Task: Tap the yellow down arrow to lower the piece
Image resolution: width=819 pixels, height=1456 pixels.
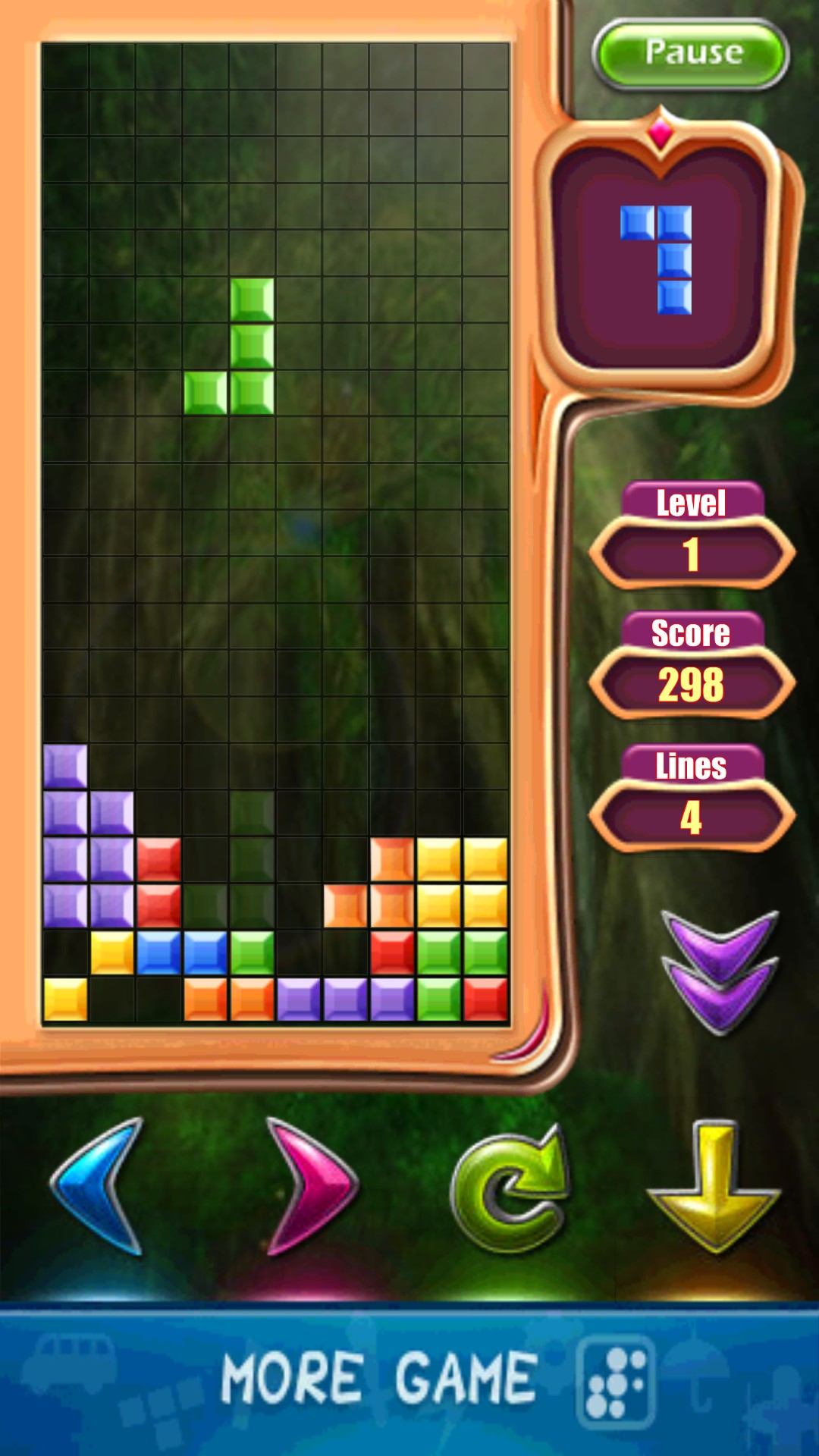Action: coord(714,1185)
